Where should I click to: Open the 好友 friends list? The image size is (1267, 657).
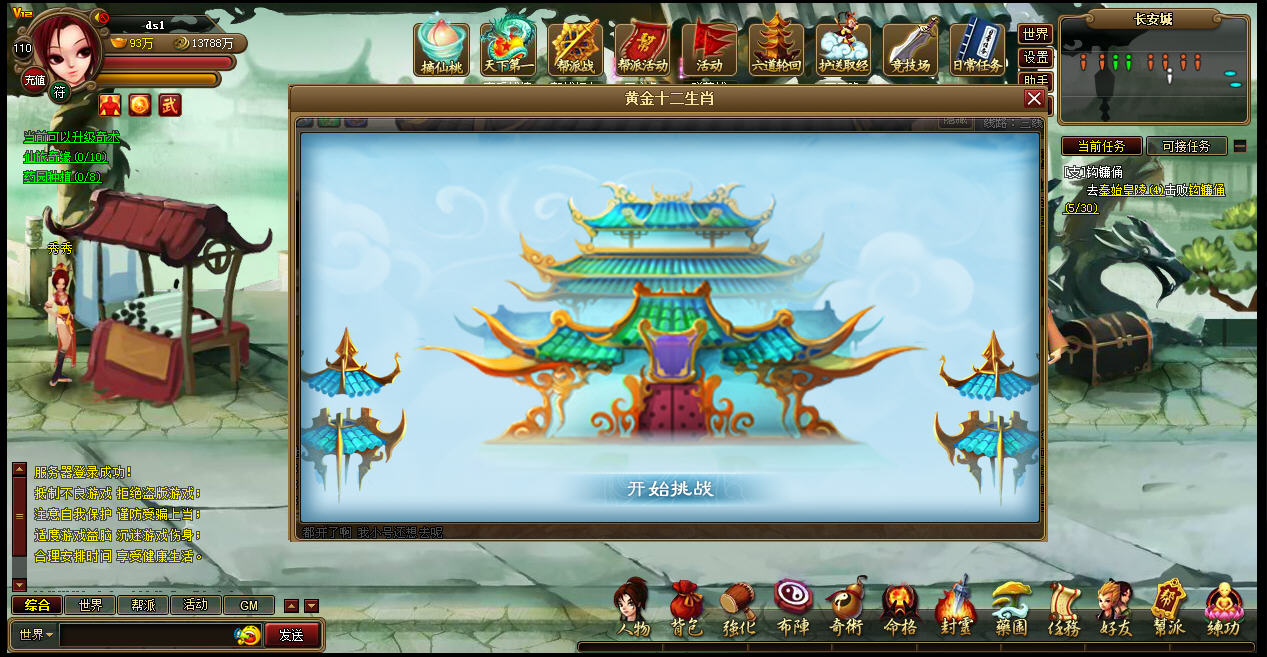pos(1114,609)
